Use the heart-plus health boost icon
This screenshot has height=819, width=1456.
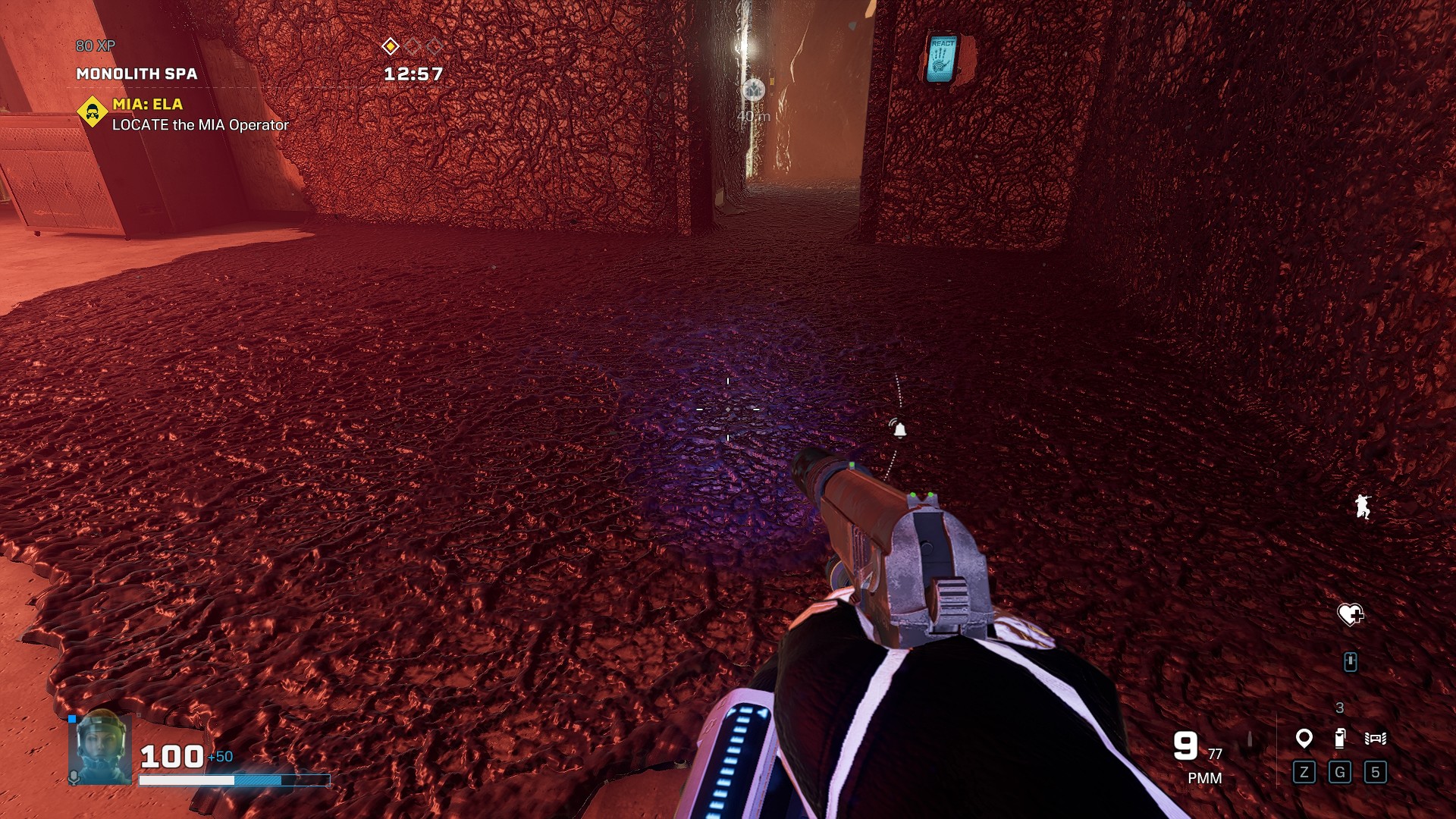pos(1350,614)
